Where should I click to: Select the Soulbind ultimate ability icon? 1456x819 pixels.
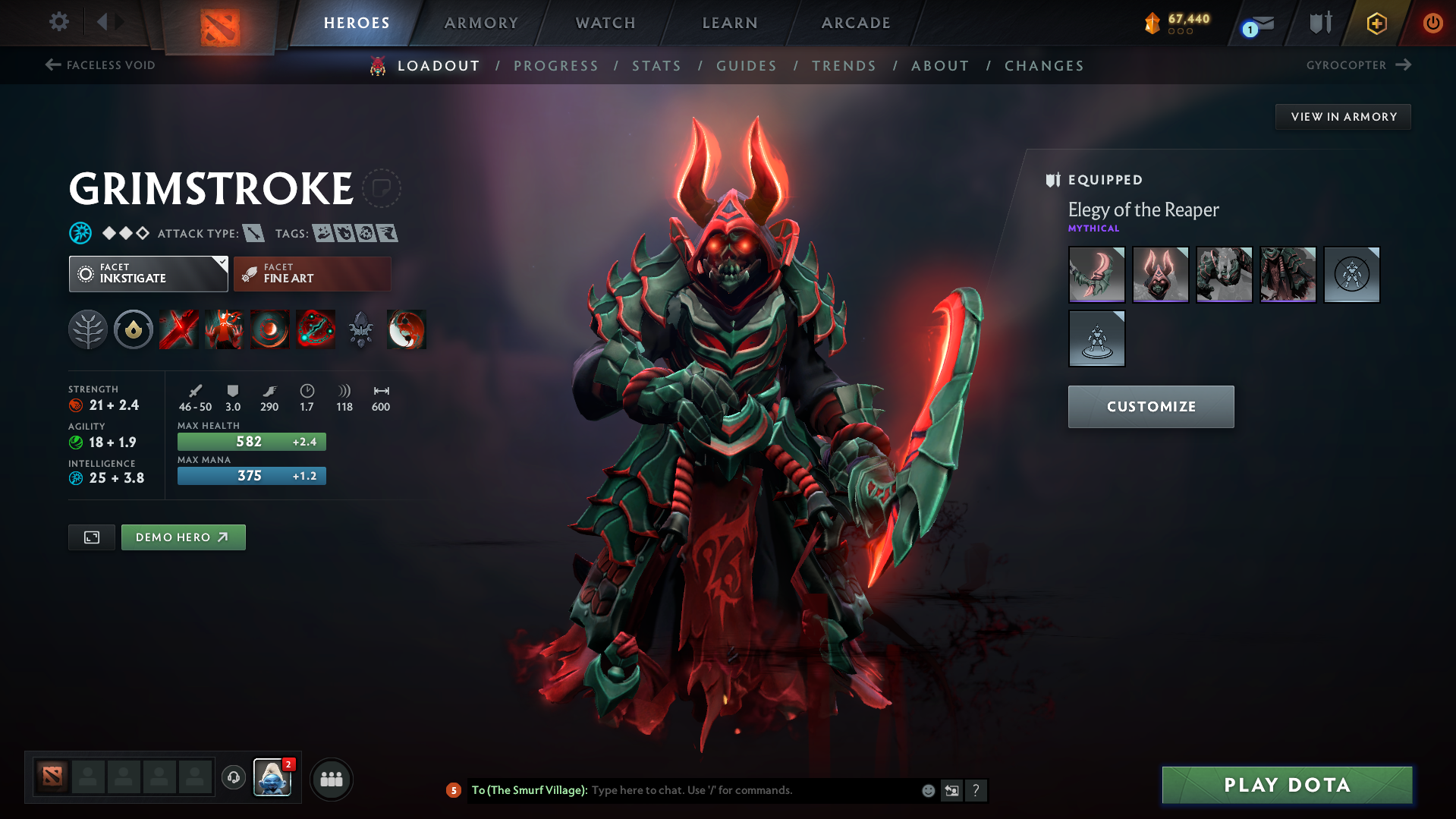[316, 329]
